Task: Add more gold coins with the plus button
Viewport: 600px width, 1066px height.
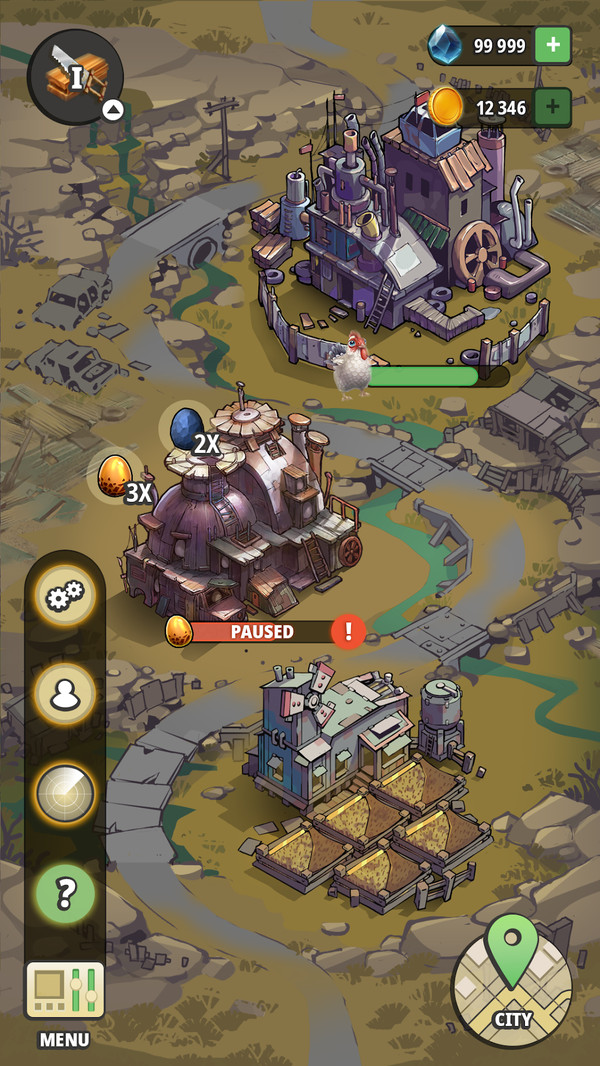Action: click(553, 107)
